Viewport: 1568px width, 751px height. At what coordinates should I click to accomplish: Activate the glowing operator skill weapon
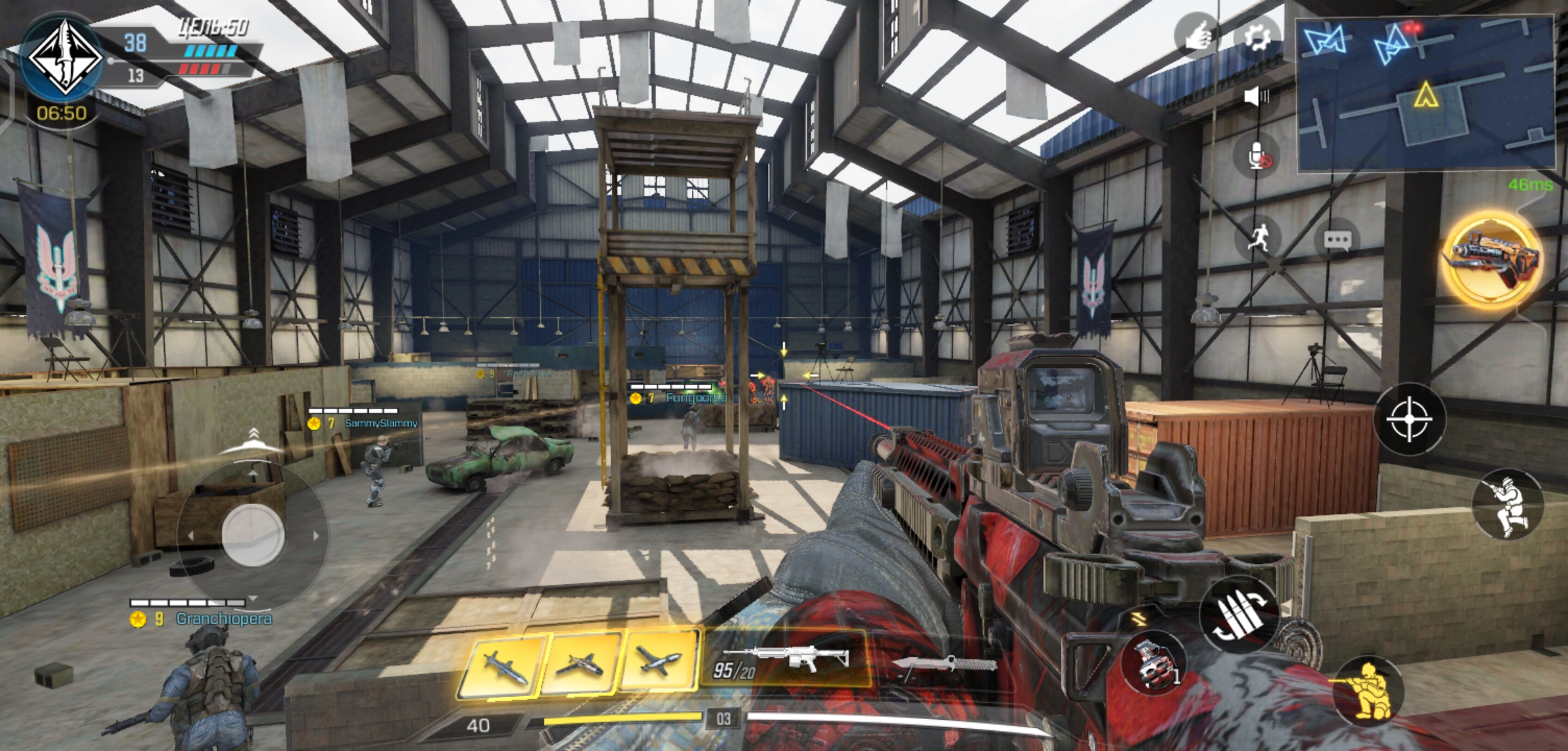[1492, 260]
